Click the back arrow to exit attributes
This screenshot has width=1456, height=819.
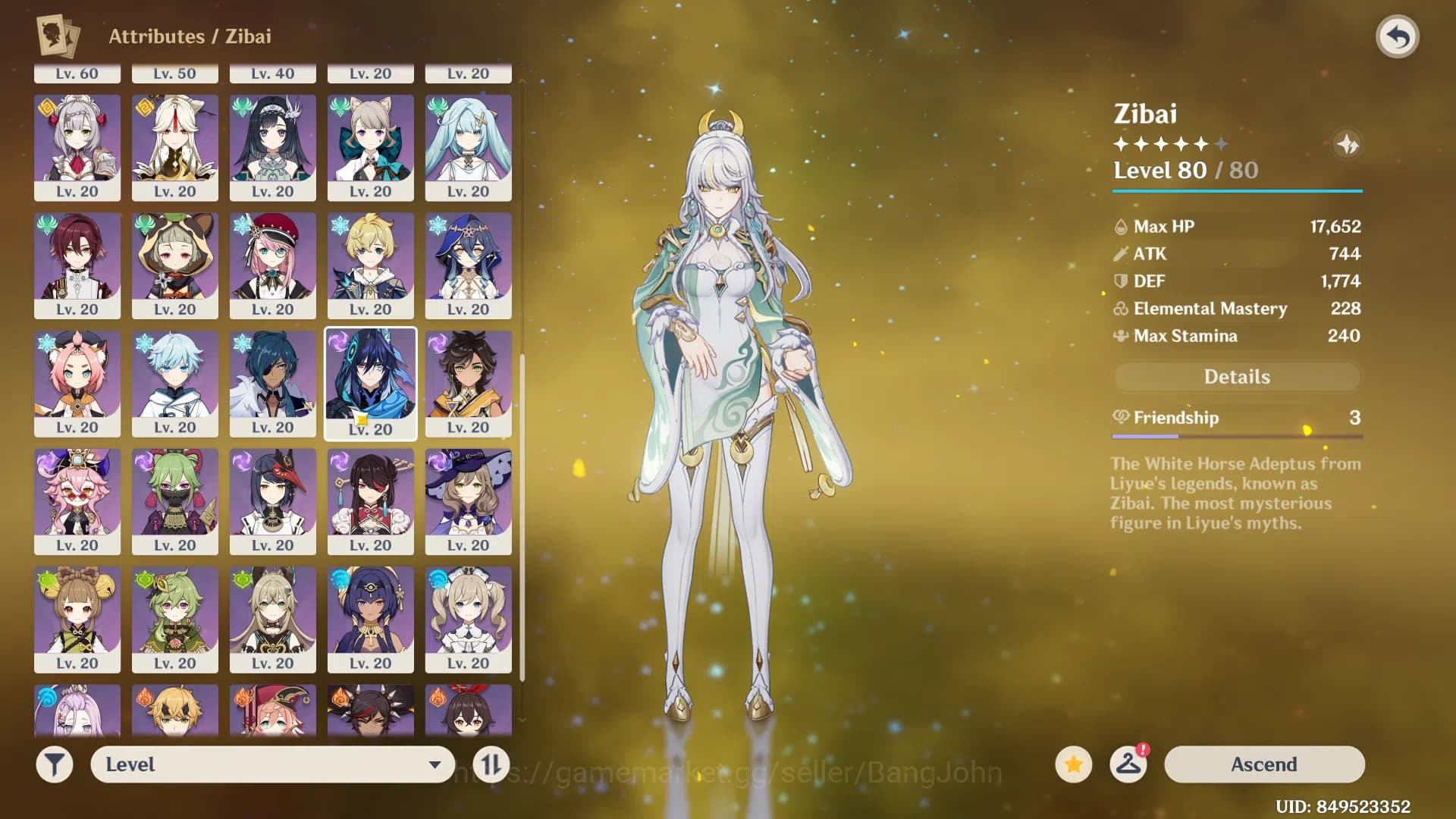pyautogui.click(x=1398, y=35)
